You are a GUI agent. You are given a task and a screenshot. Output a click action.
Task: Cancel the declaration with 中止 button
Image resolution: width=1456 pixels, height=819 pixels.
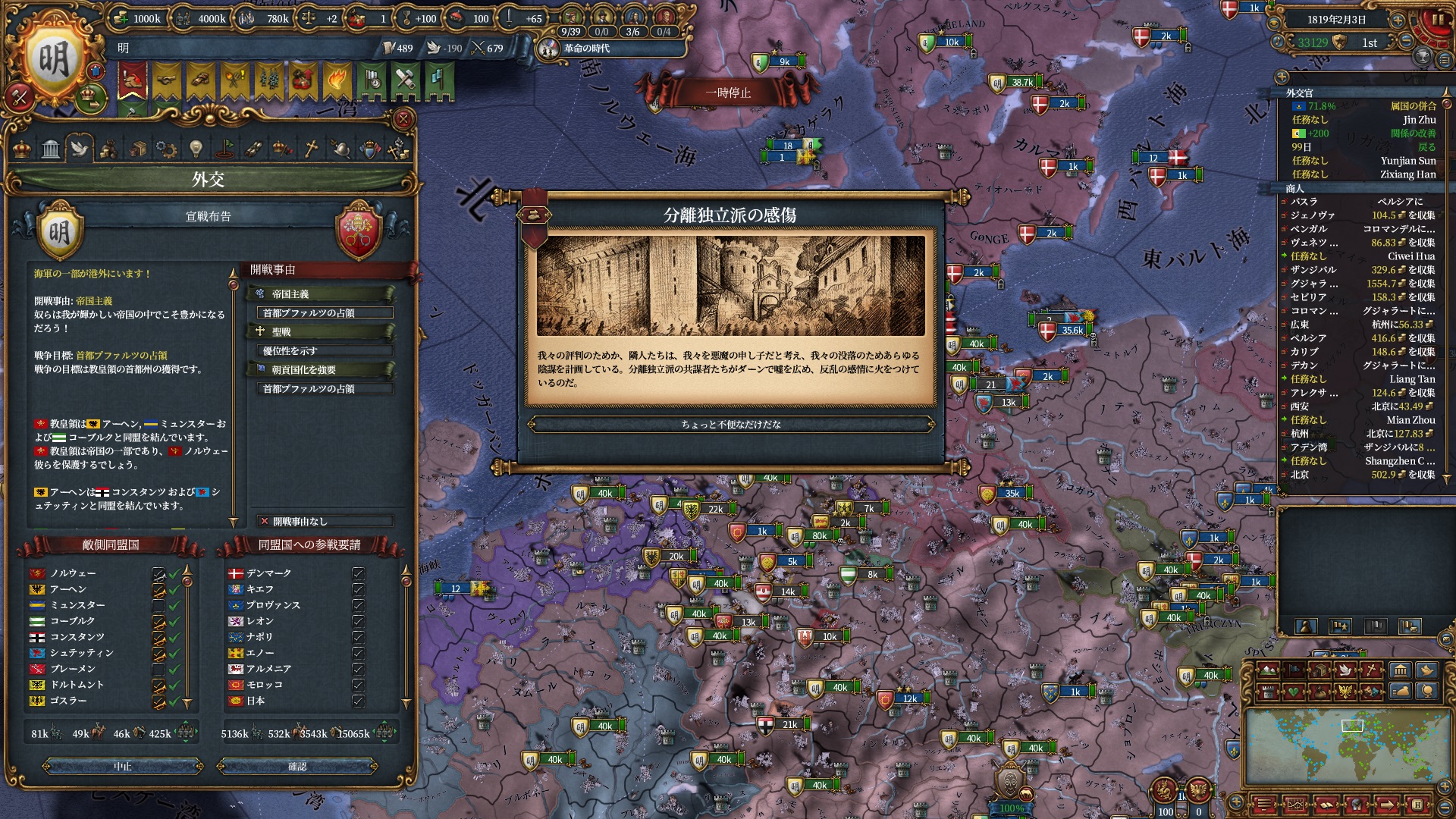point(123,767)
